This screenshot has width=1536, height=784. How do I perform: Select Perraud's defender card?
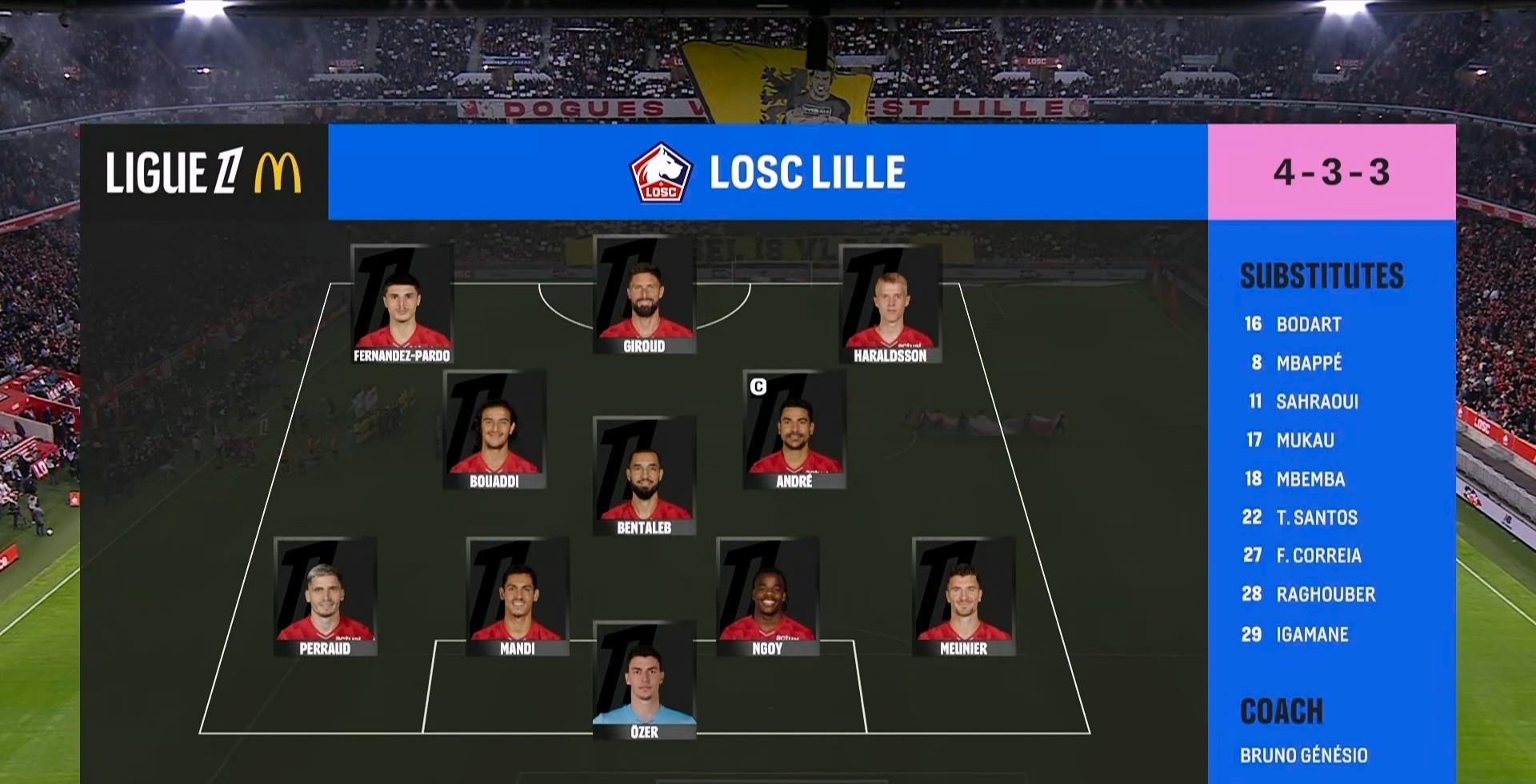(325, 597)
